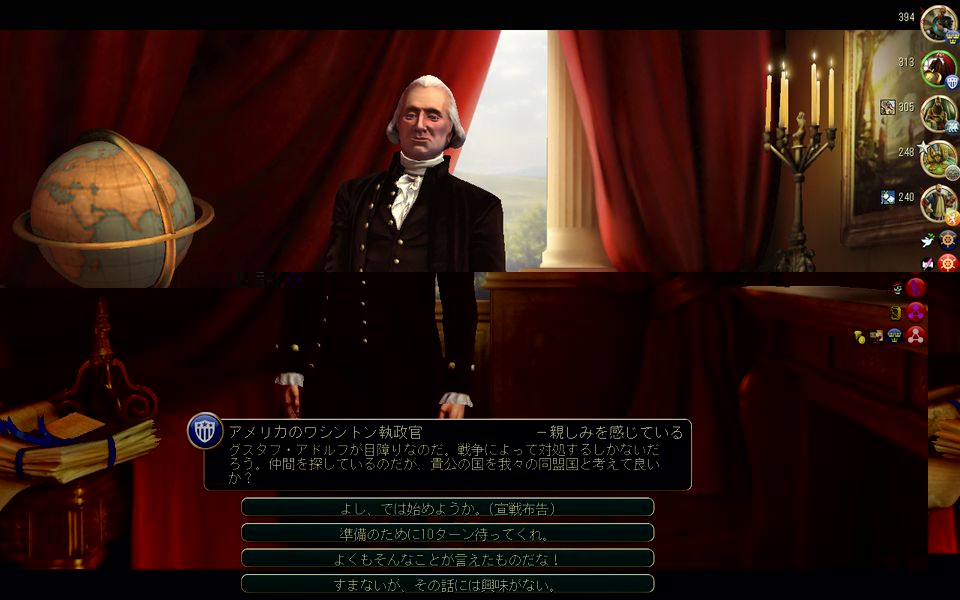
Task: Select the reply 「よくもそんなことが言えたものだな！」
Action: point(447,559)
